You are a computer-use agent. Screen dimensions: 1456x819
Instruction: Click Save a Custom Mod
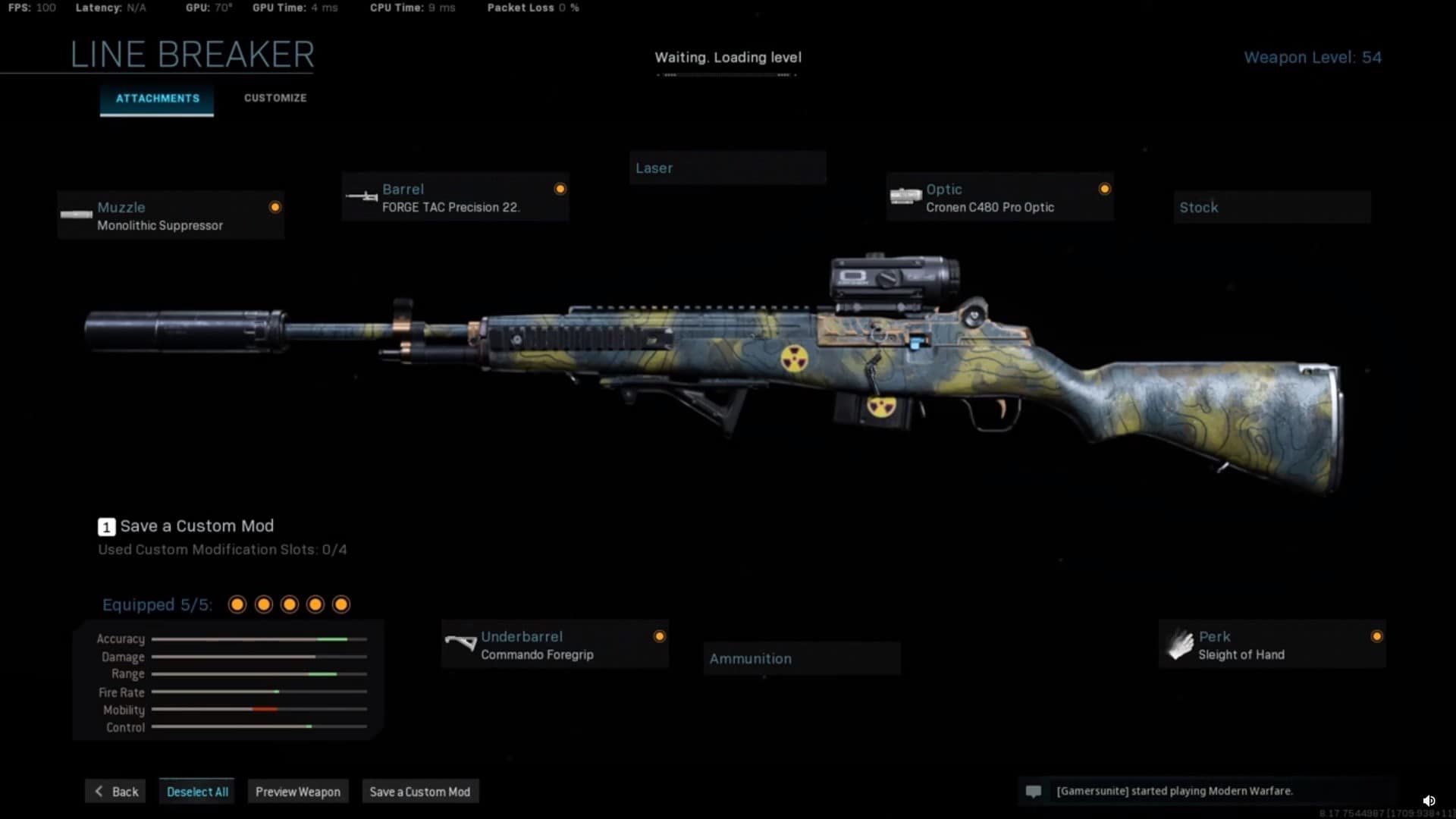(x=419, y=791)
